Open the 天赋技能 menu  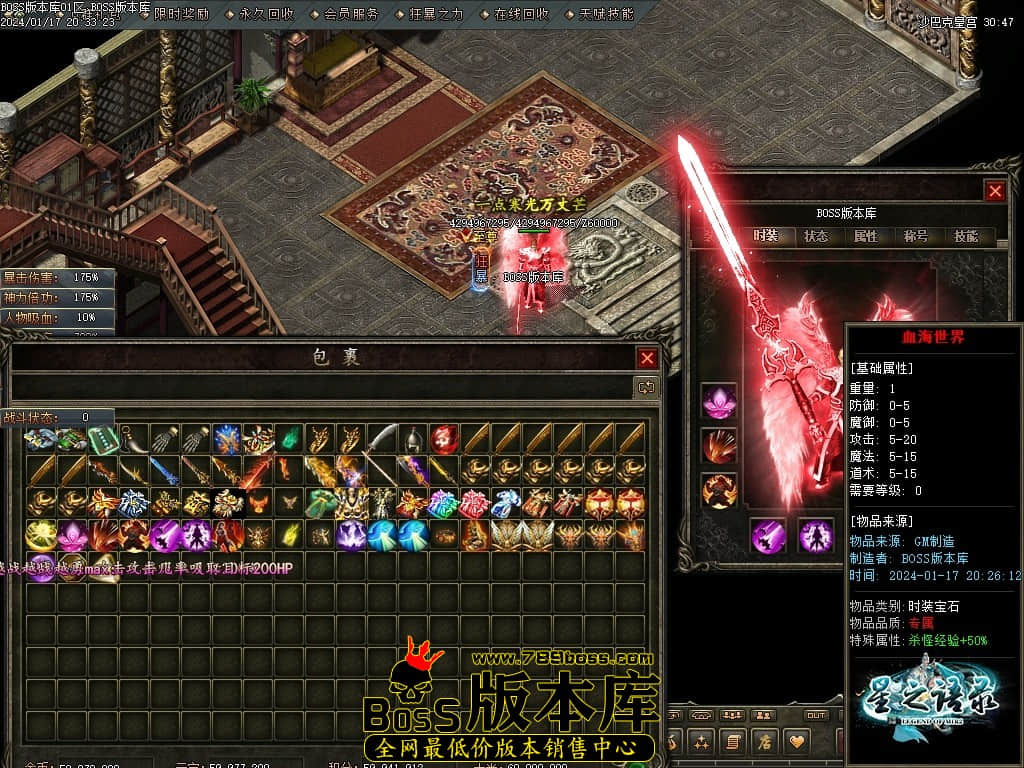pos(607,14)
